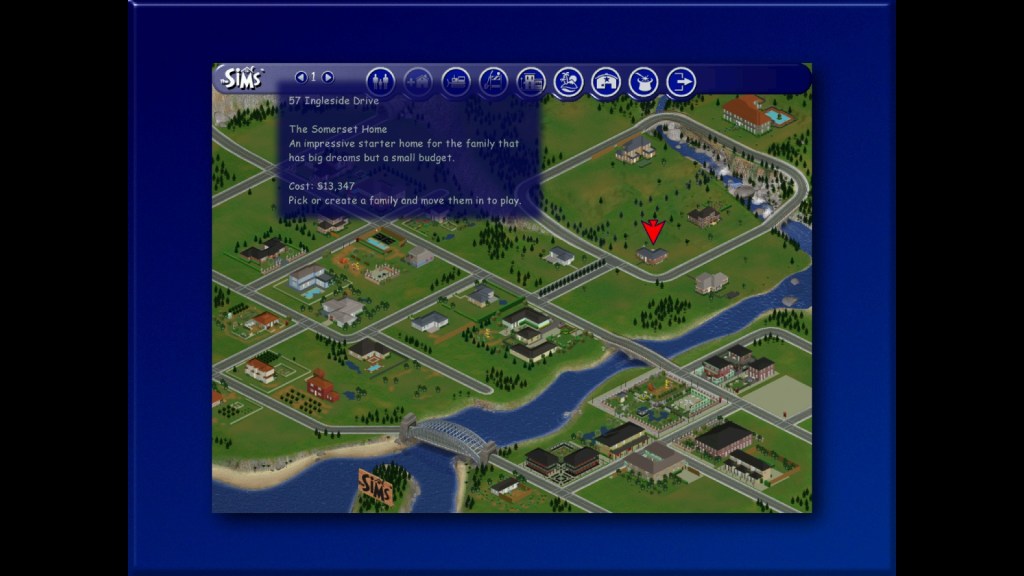Click the bulldozer icon button
This screenshot has width=1024, height=576.
click(455, 81)
